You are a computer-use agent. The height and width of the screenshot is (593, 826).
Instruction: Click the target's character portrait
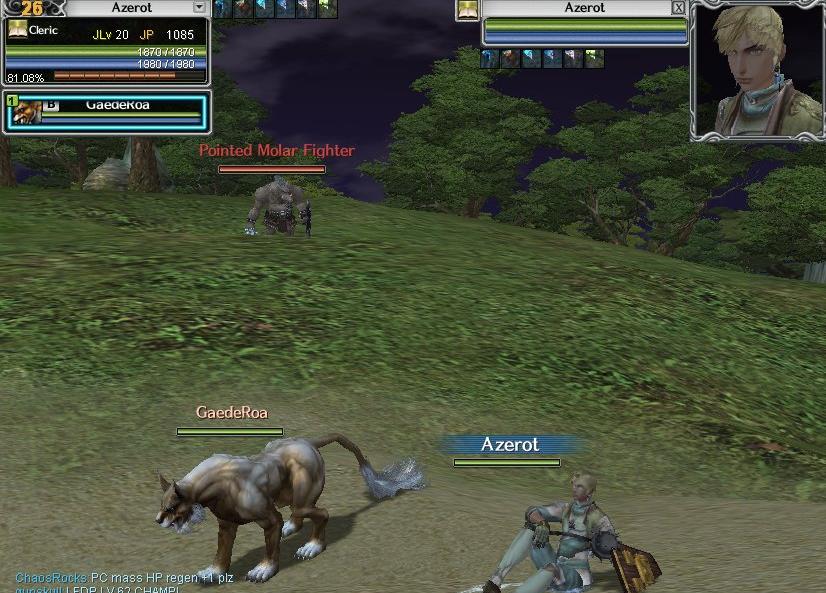[x=757, y=69]
